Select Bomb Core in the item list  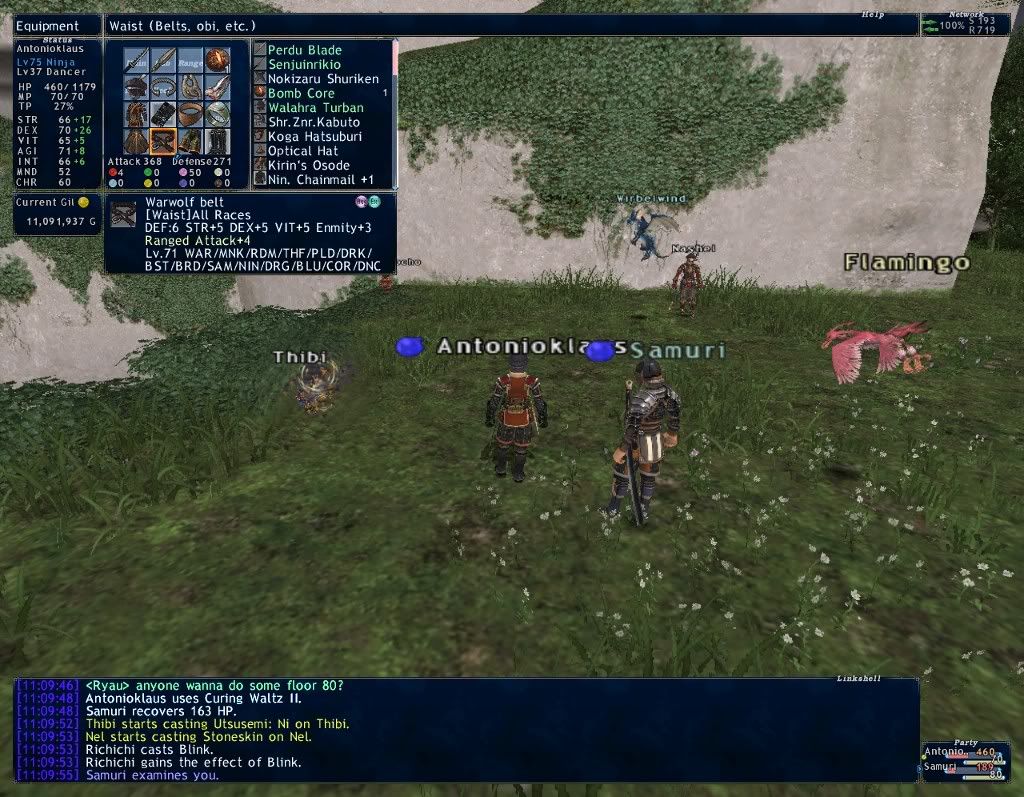(300, 93)
